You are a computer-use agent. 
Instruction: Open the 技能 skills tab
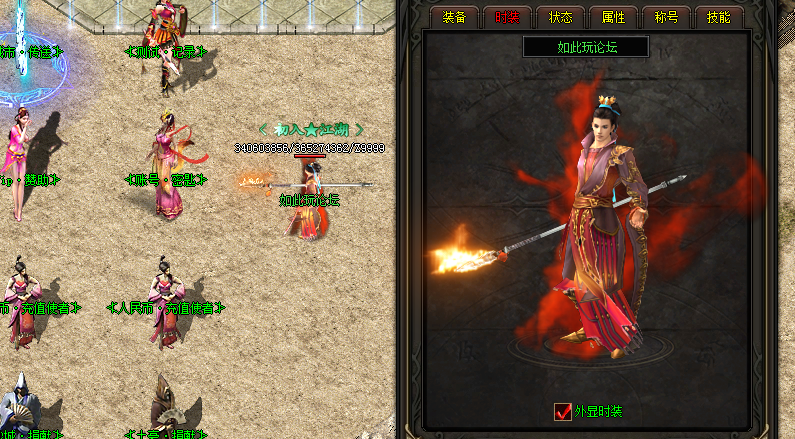[x=719, y=17]
